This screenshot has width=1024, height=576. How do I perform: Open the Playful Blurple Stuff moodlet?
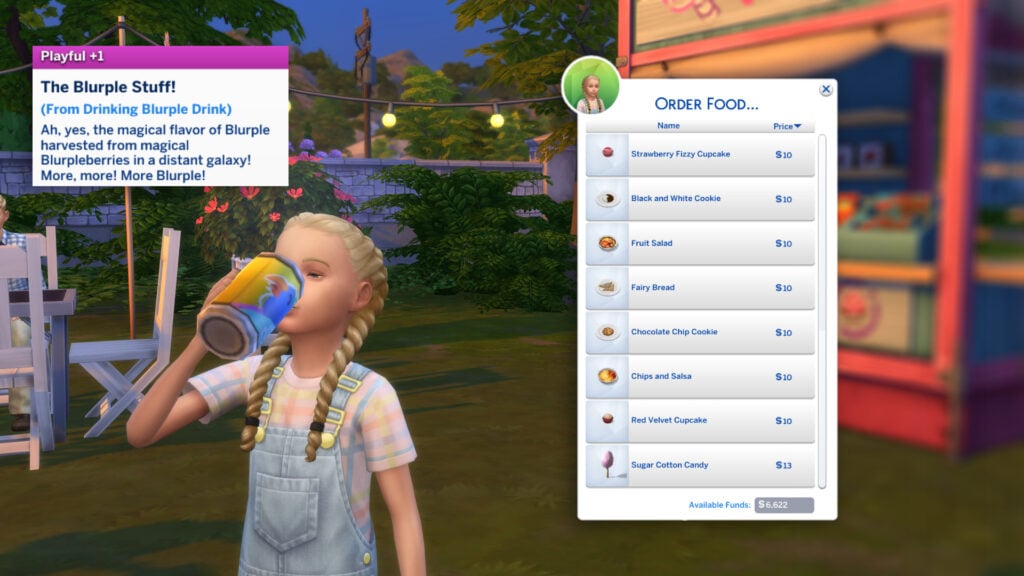pyautogui.click(x=160, y=115)
